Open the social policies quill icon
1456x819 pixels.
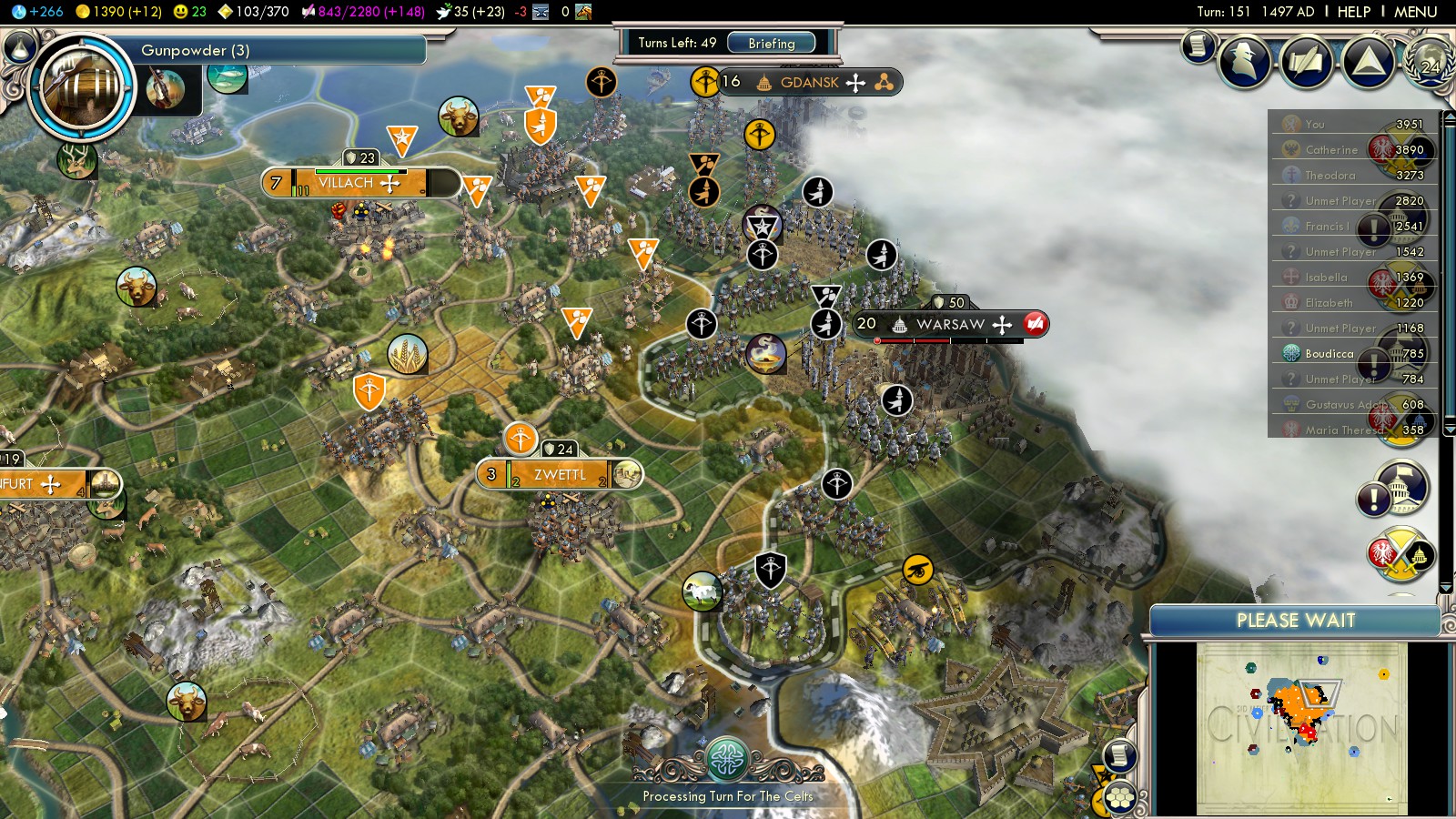tap(1307, 62)
